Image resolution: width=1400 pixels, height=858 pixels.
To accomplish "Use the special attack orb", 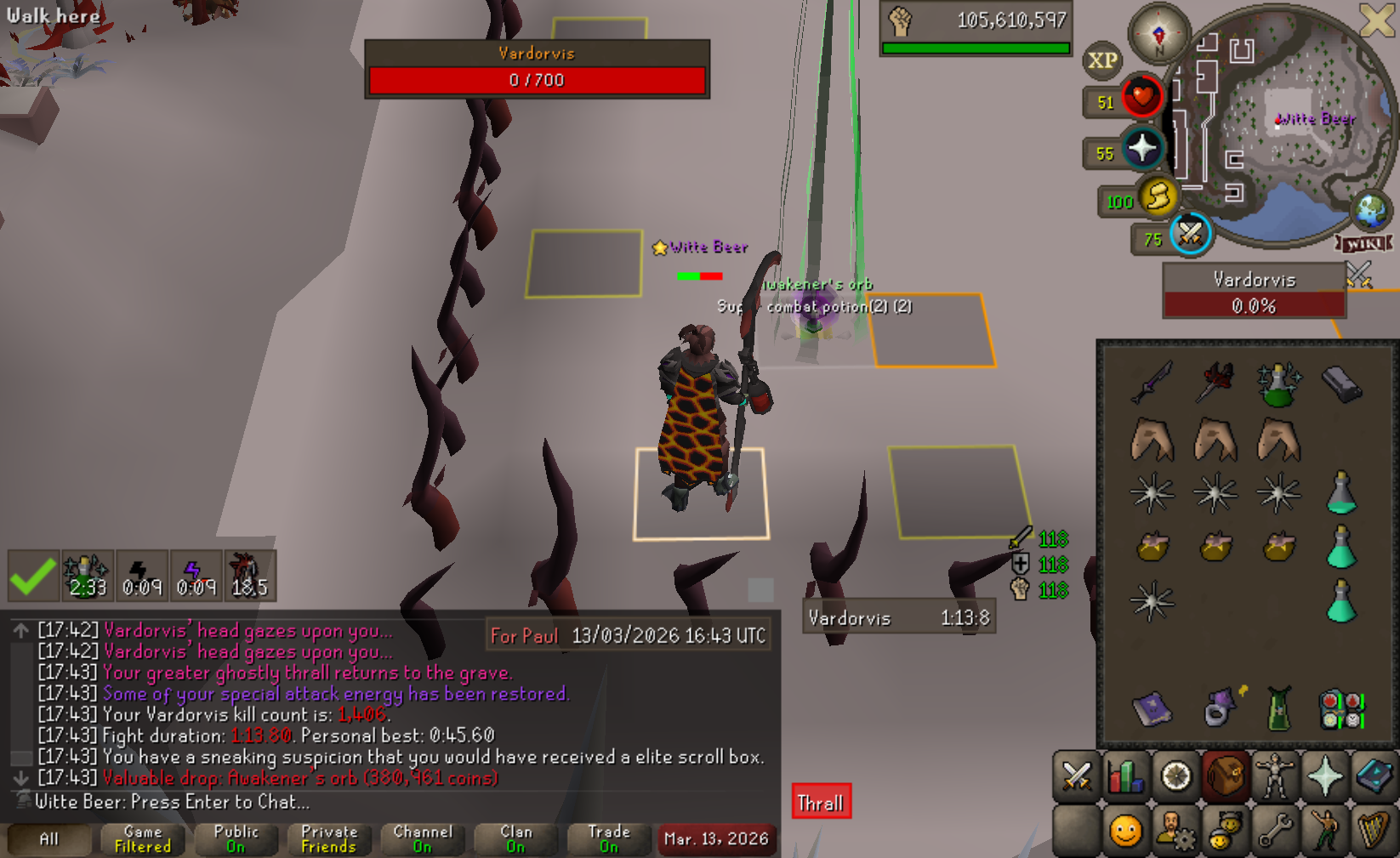I will [1190, 233].
